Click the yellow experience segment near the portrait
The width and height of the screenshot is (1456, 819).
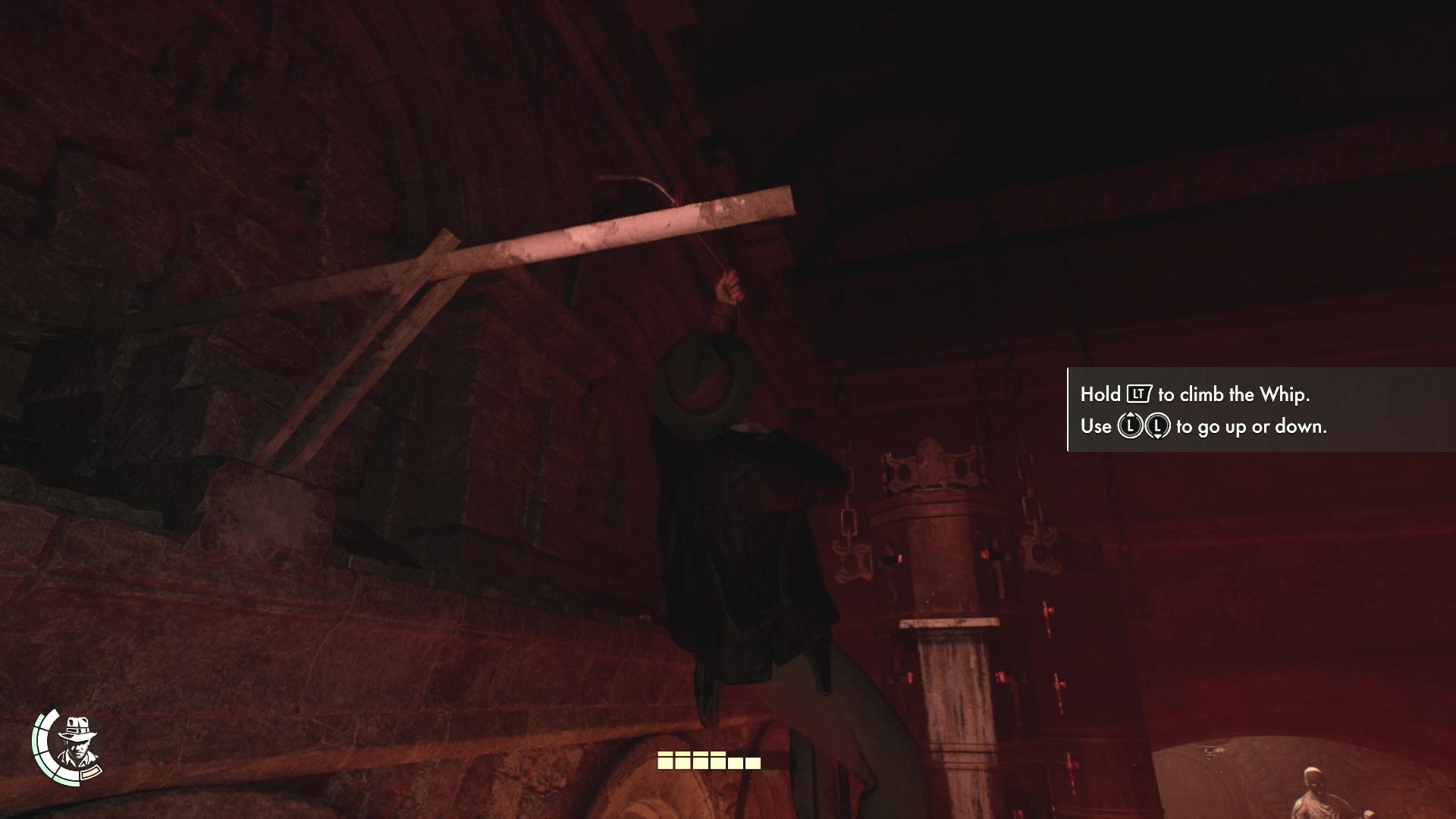click(x=90, y=773)
